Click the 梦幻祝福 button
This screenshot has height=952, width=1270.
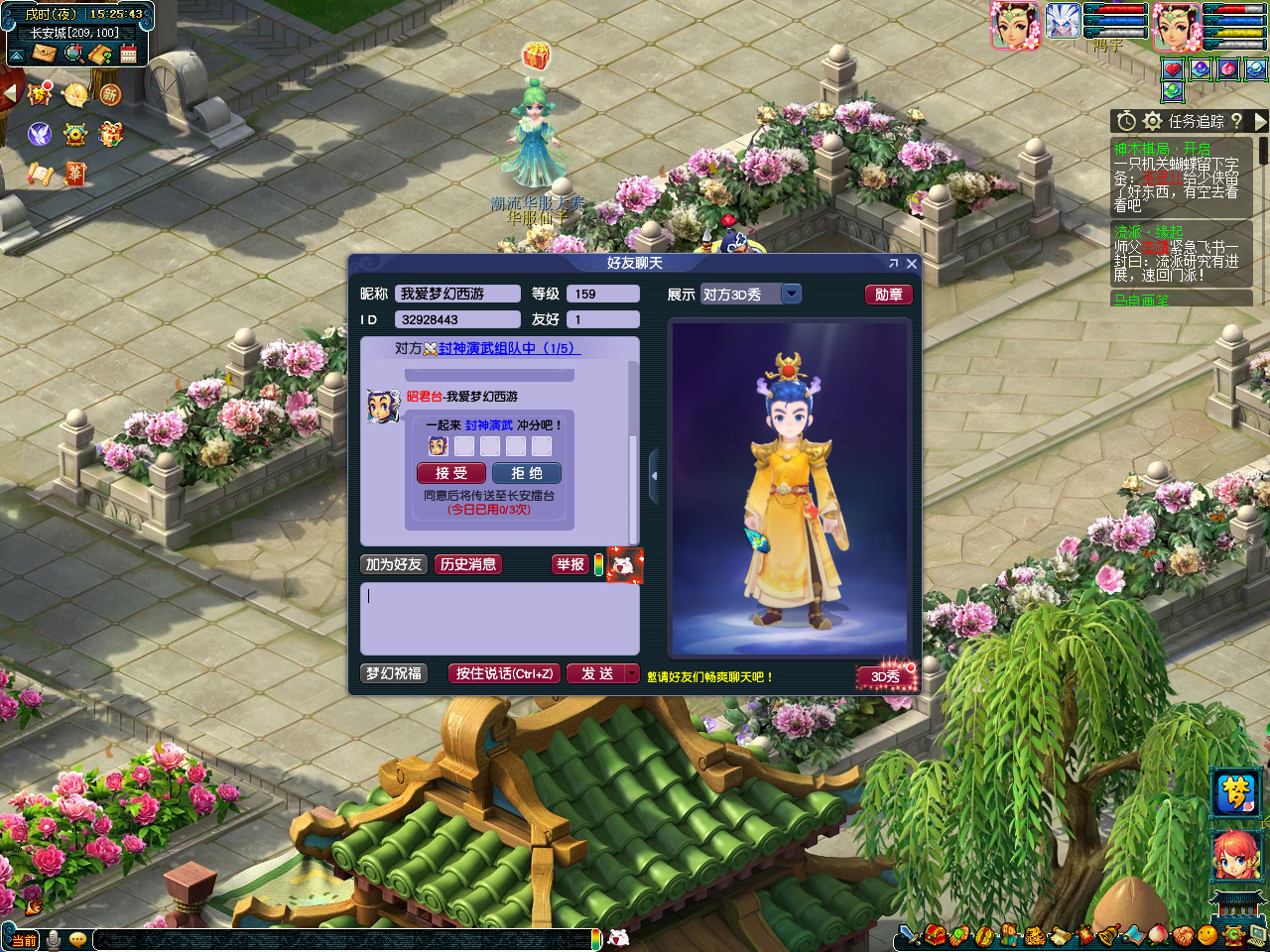tap(394, 673)
